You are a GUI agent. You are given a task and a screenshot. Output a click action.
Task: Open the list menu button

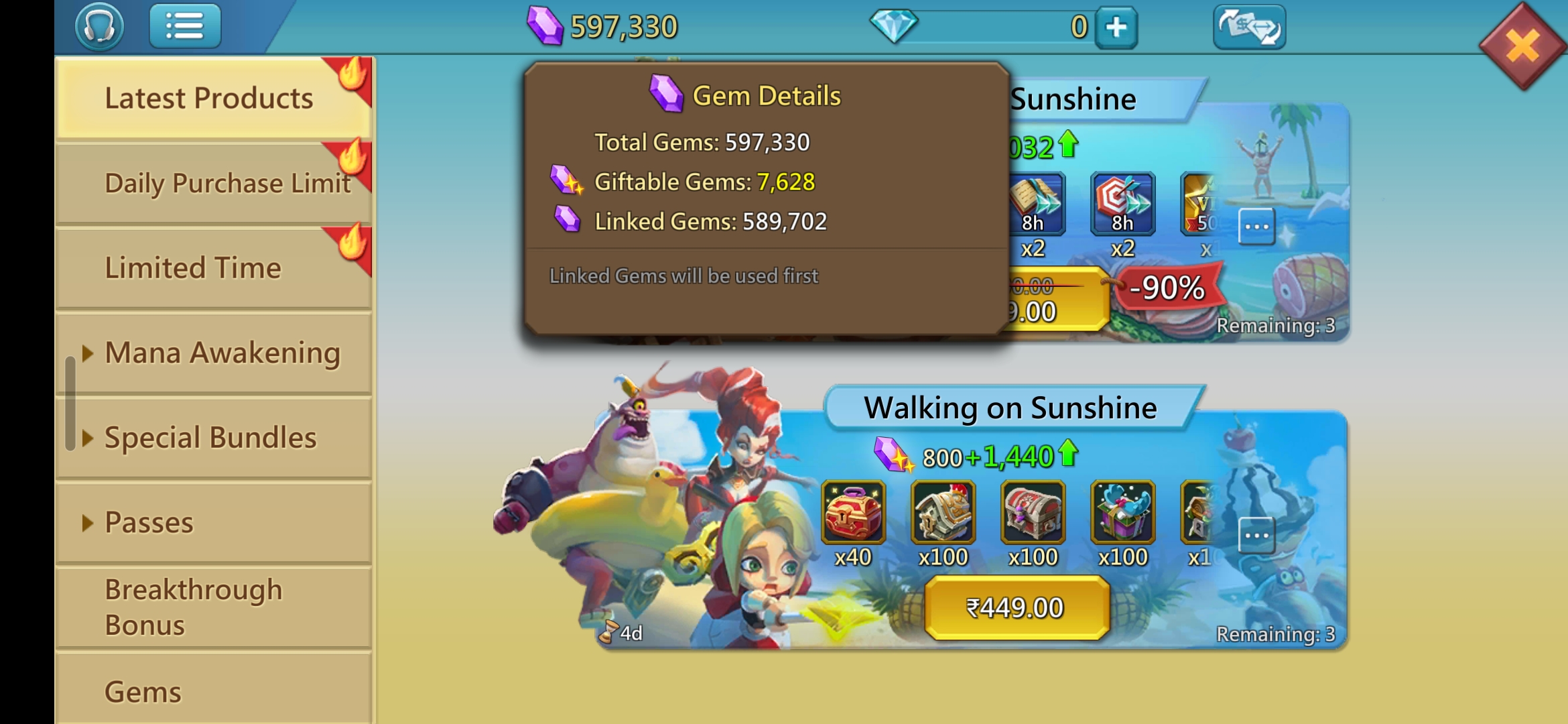pyautogui.click(x=185, y=27)
